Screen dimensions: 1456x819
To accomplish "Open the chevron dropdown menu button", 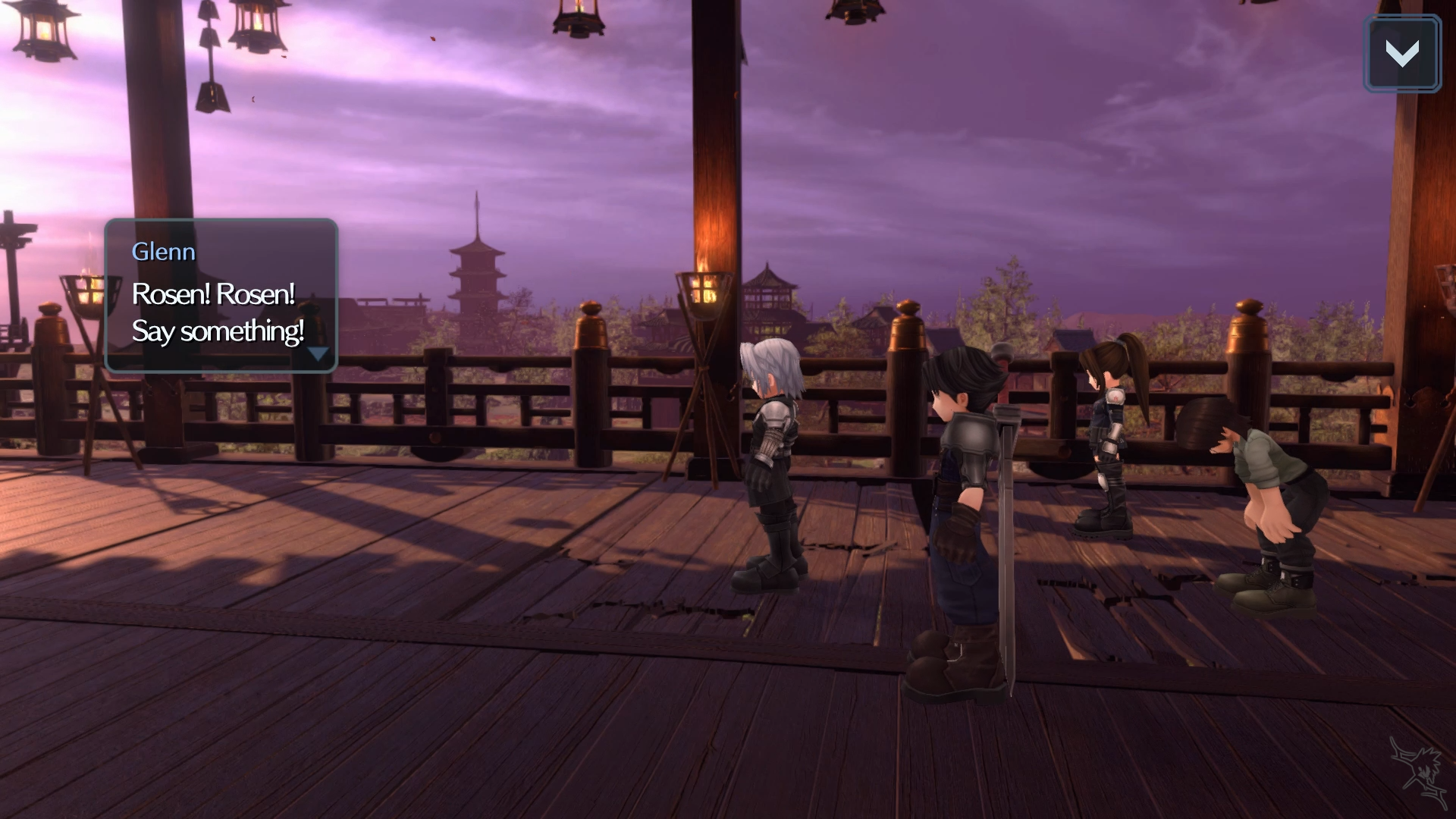I will [1401, 54].
